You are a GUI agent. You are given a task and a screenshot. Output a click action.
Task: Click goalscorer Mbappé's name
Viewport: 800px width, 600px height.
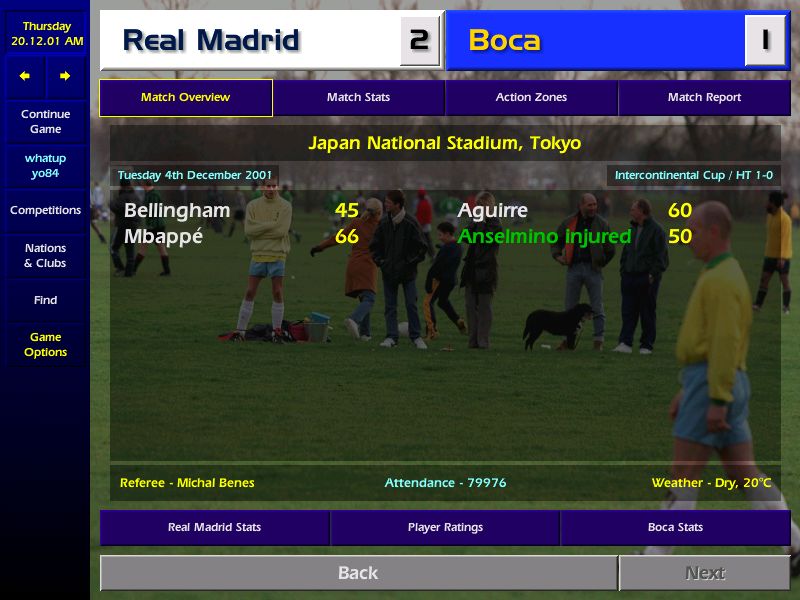(164, 237)
